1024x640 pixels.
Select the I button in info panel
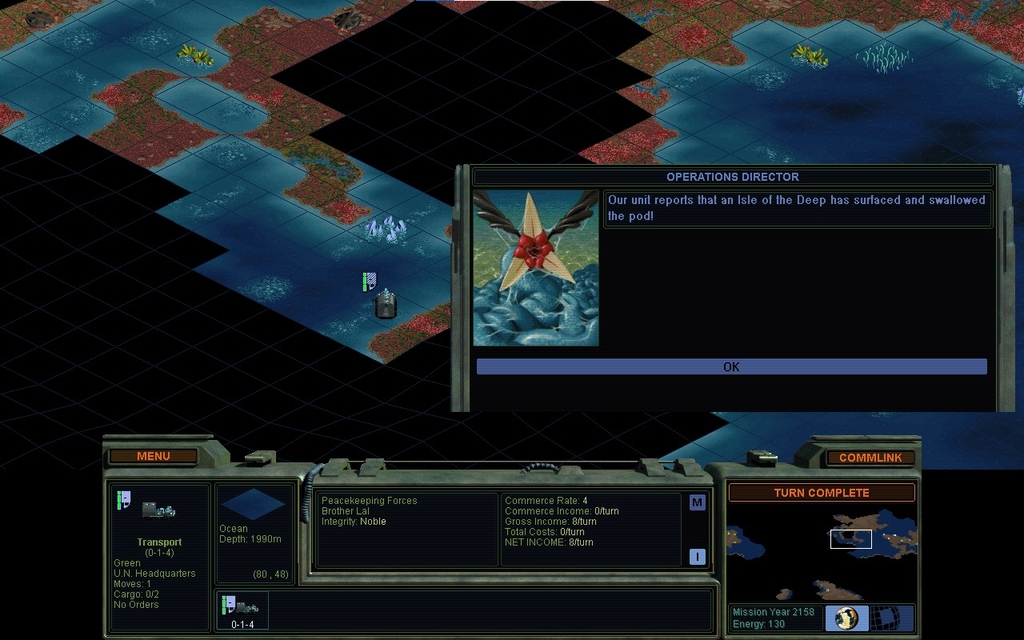697,557
